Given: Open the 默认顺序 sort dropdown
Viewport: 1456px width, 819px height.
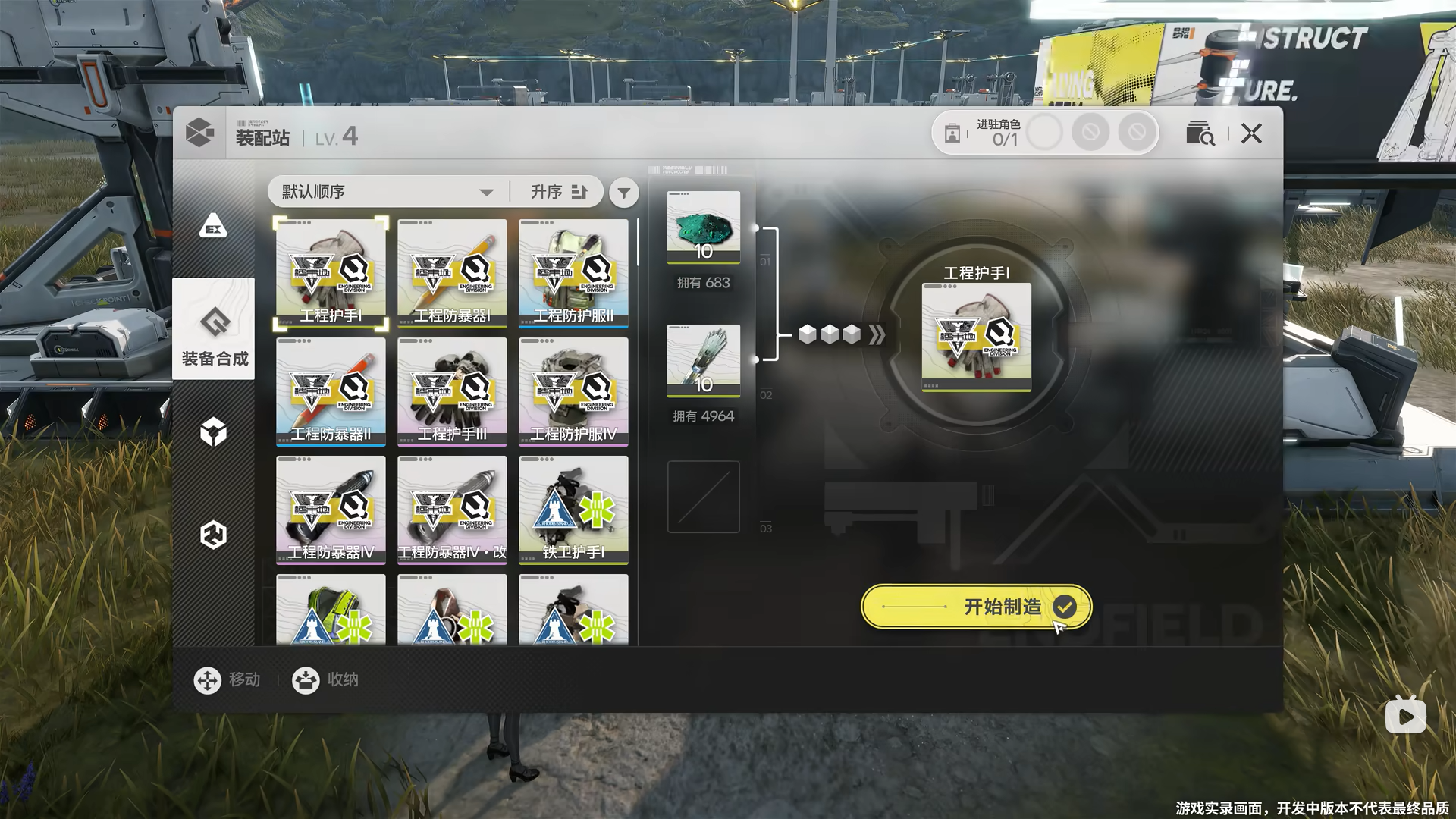Looking at the screenshot, I should (387, 192).
